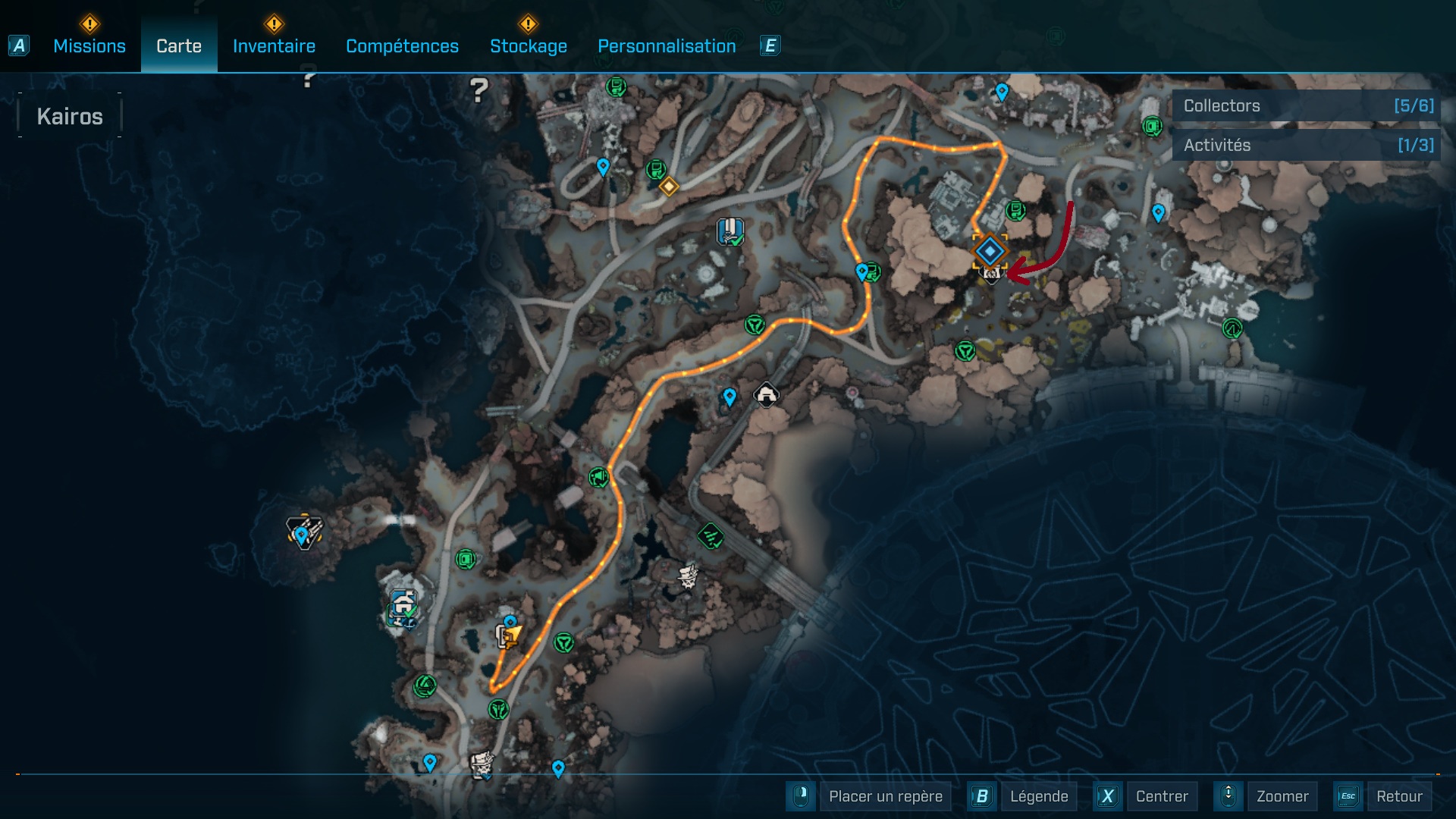Image resolution: width=1456 pixels, height=819 pixels.
Task: Select the blue diamond objective marker
Action: pos(990,250)
